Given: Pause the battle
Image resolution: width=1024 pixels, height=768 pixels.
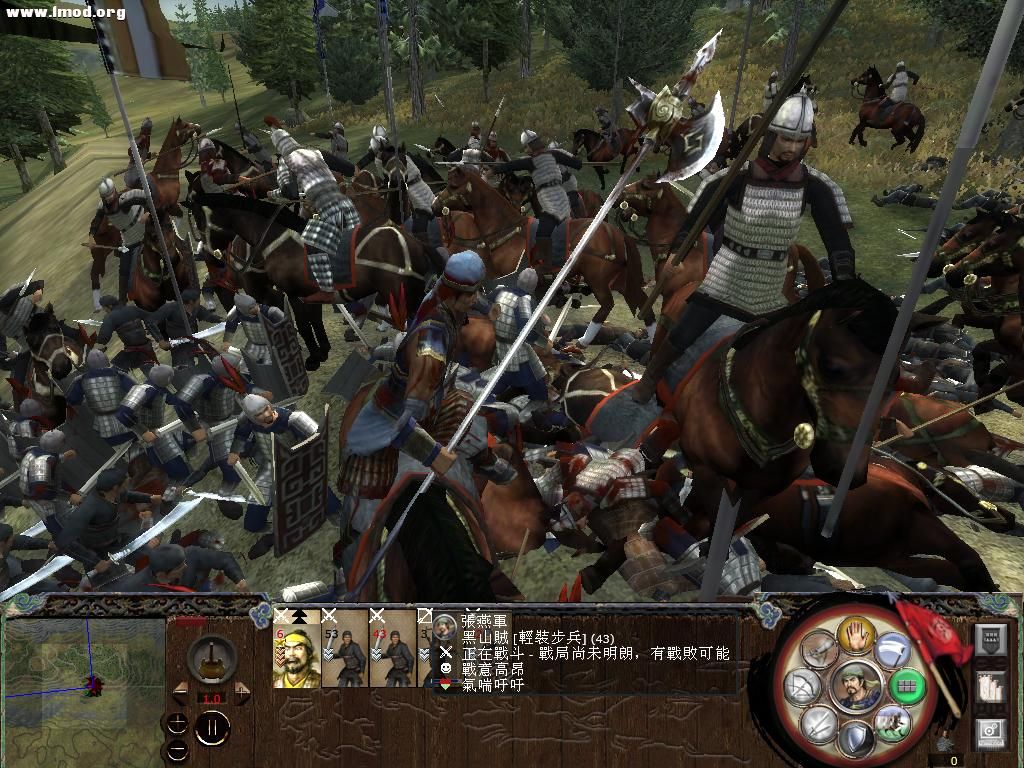Looking at the screenshot, I should click(213, 728).
